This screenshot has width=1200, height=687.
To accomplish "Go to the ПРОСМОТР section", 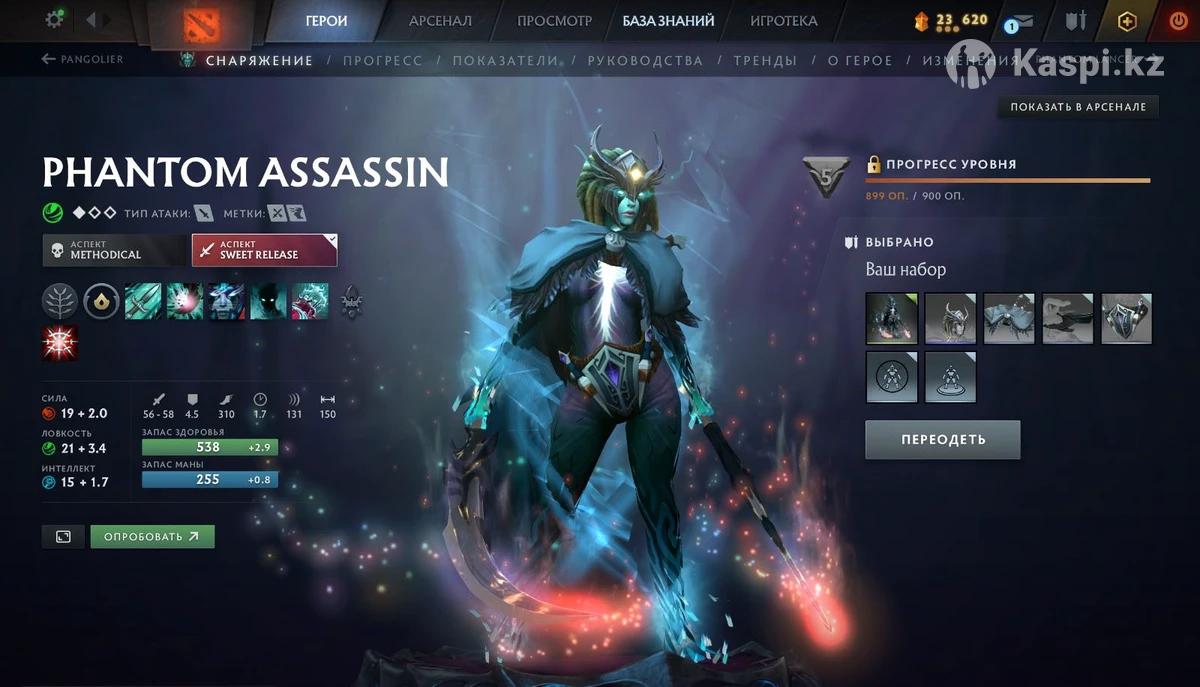I will (x=554, y=20).
